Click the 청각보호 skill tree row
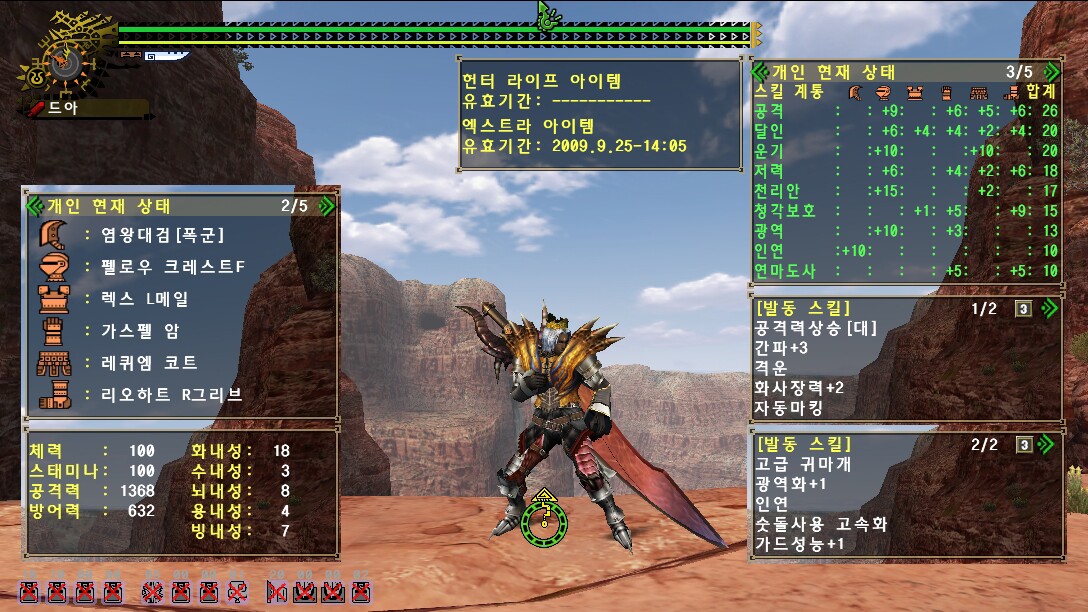 [x=785, y=210]
